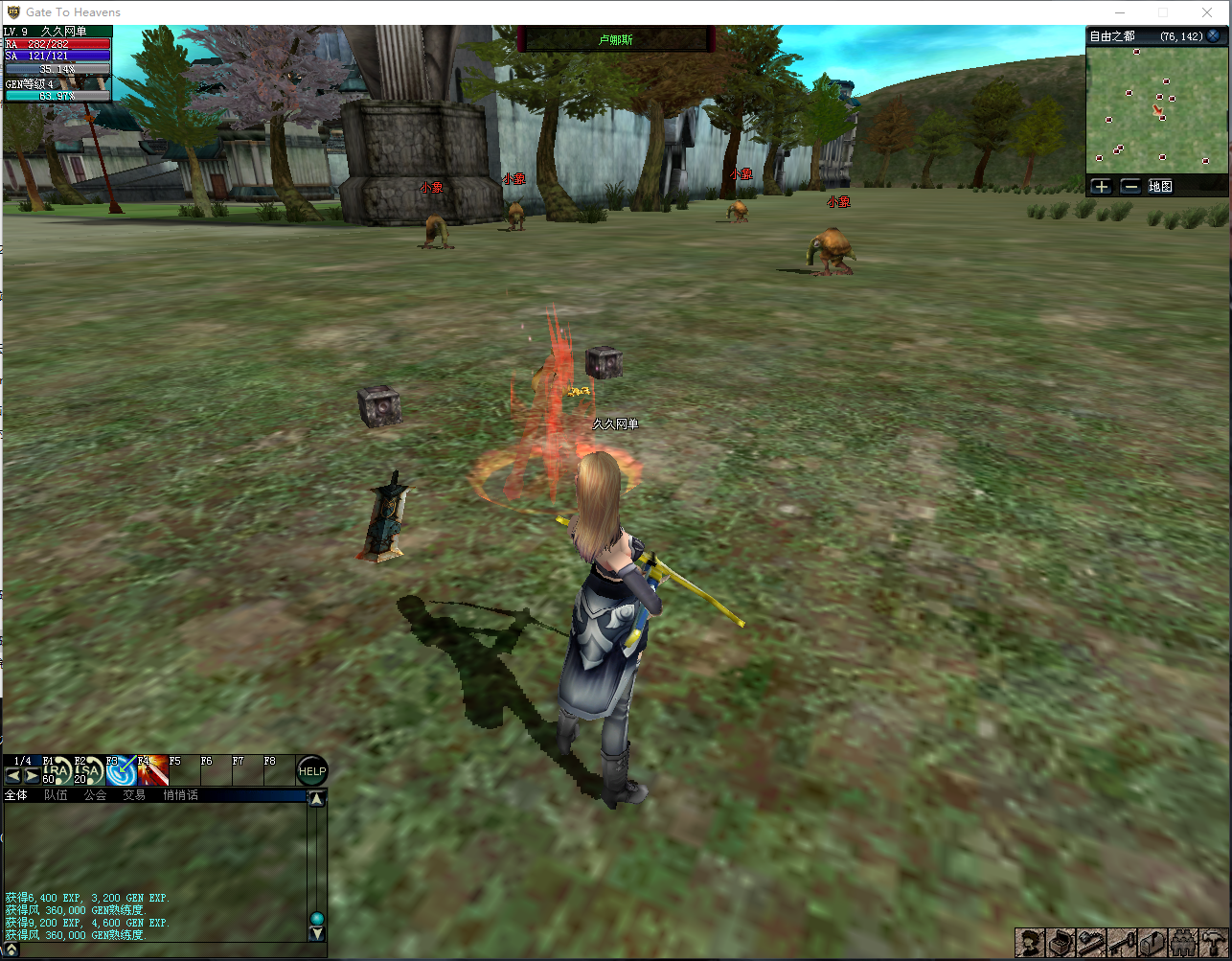Switch to the 队伍 chat tab
The height and width of the screenshot is (961, 1232).
click(x=56, y=795)
